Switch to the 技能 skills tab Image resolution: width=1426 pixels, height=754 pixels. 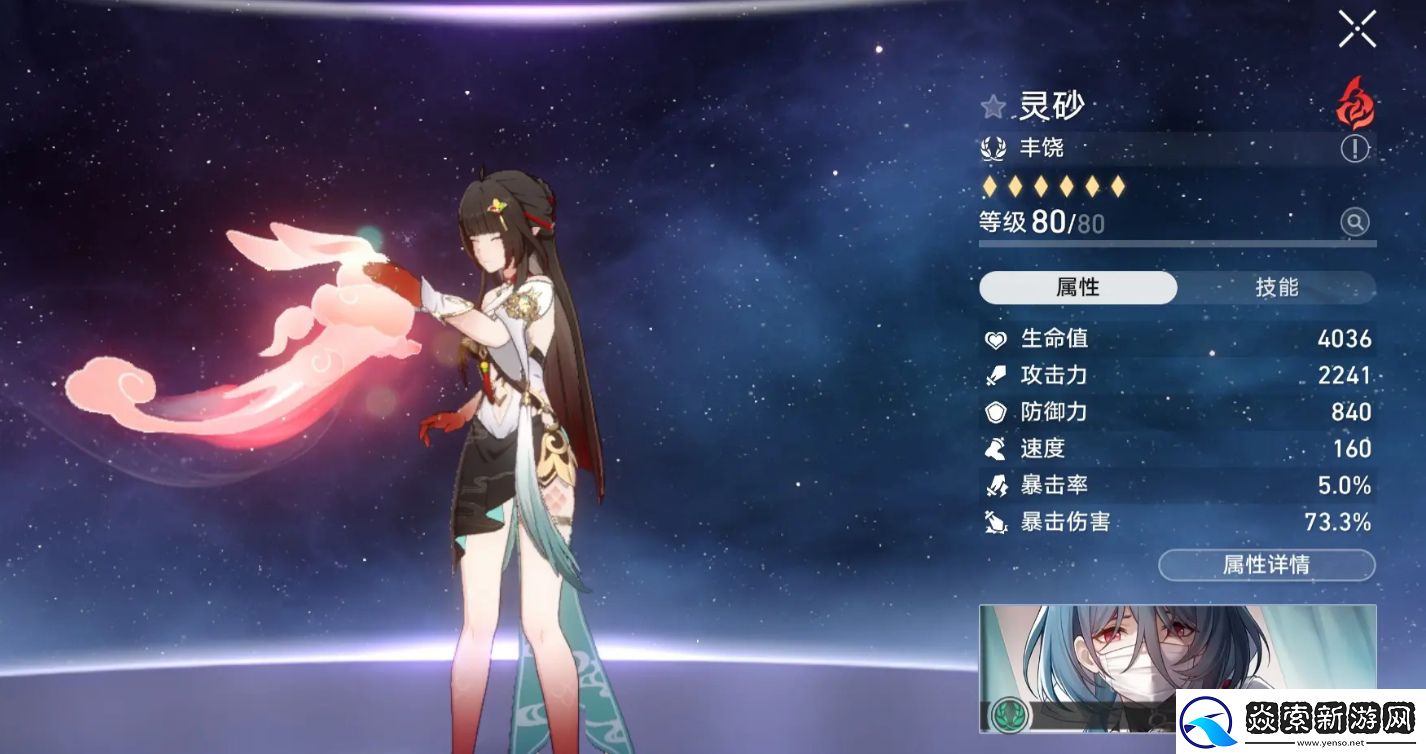pos(1276,288)
